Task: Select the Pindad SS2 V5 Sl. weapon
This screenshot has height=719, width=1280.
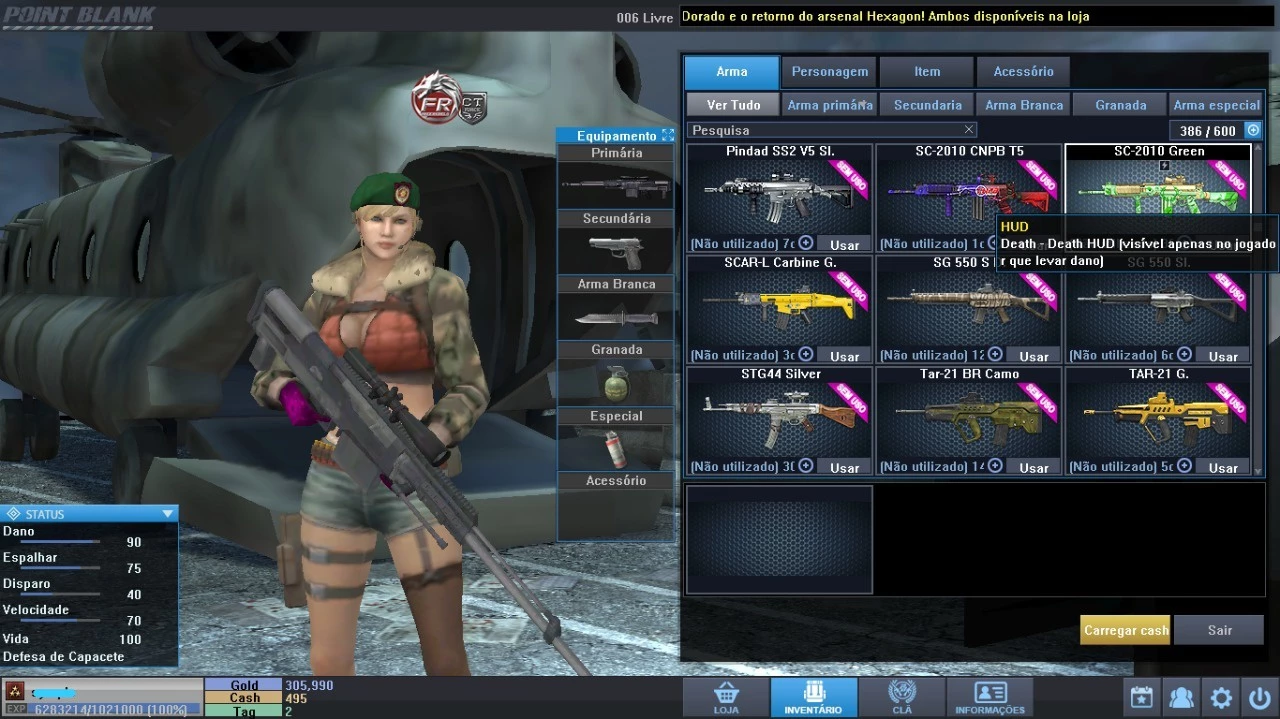Action: [x=778, y=190]
